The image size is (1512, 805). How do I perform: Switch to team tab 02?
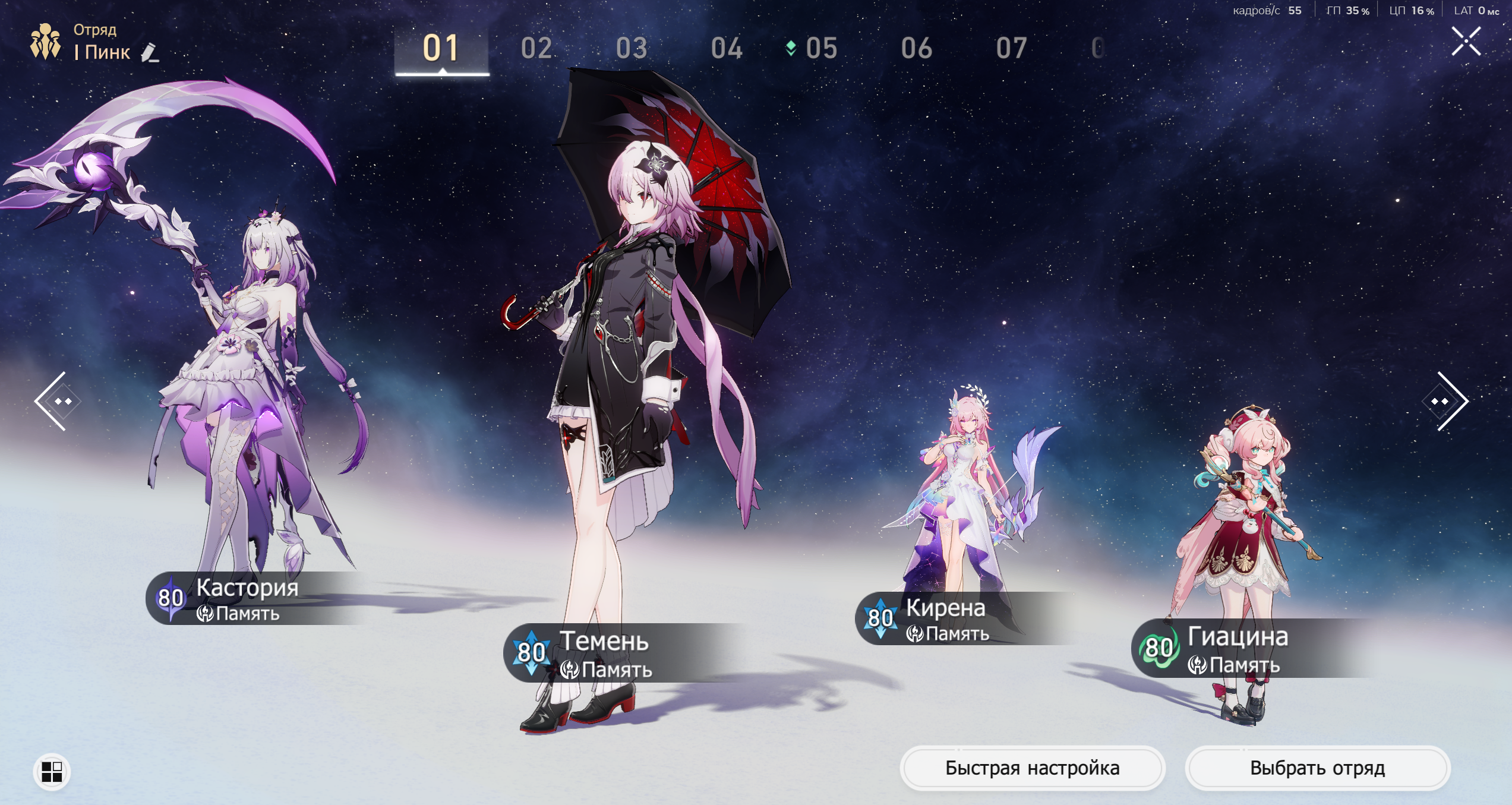point(536,48)
